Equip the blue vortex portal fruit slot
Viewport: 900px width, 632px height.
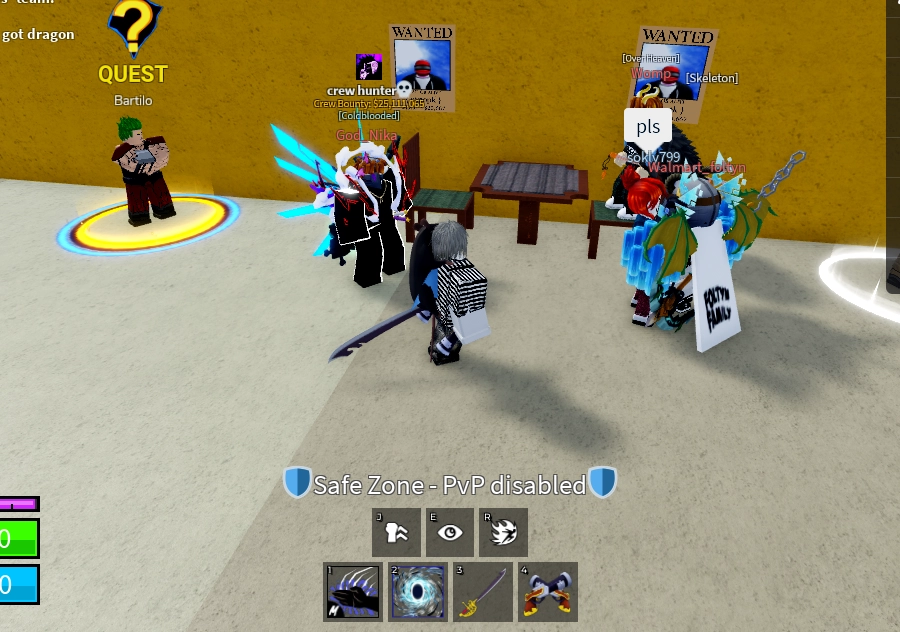click(417, 591)
